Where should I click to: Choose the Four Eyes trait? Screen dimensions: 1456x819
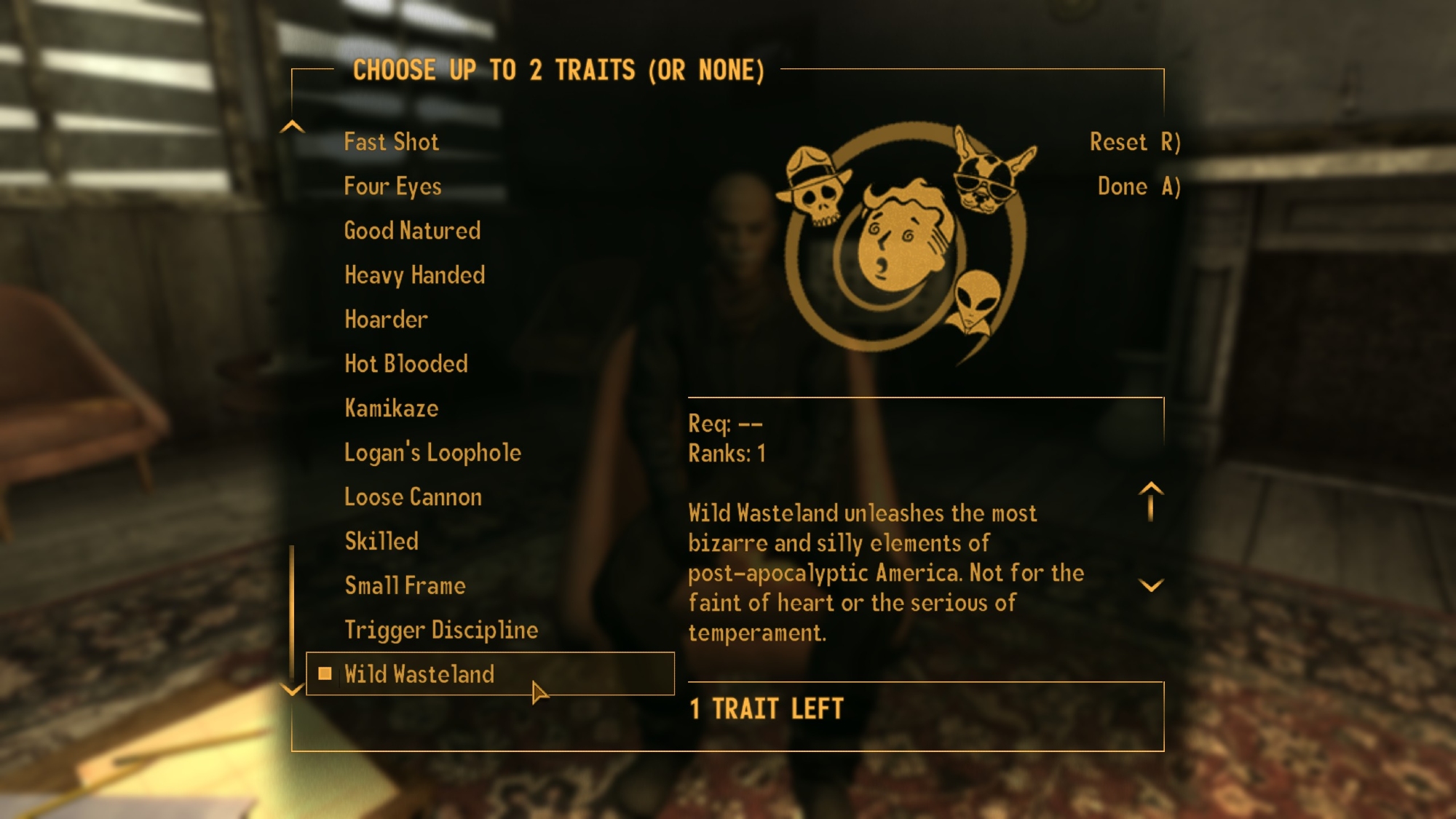pos(392,186)
